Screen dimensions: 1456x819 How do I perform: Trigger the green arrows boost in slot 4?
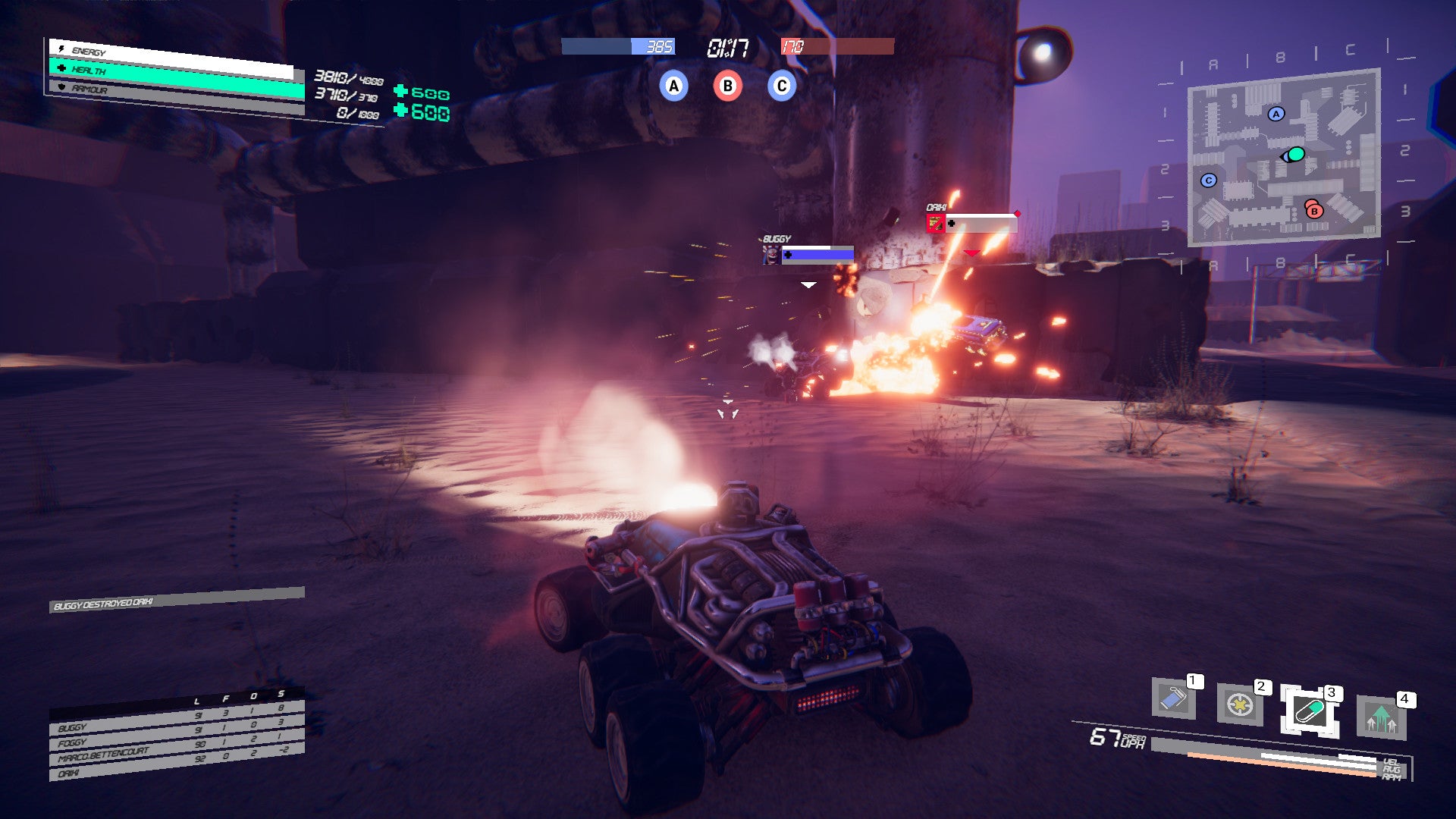(x=1381, y=717)
